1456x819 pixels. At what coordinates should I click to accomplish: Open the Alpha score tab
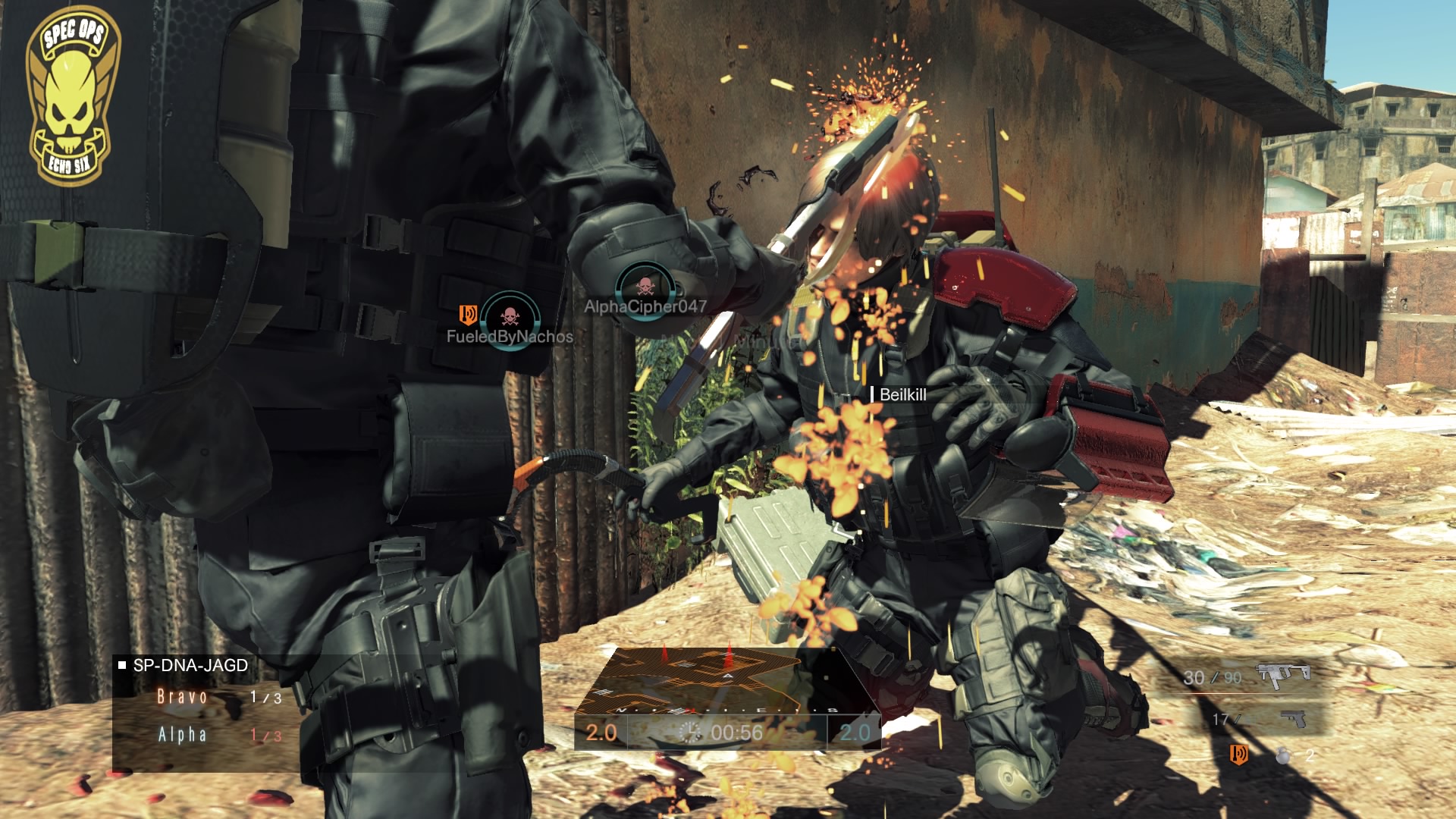point(182,736)
